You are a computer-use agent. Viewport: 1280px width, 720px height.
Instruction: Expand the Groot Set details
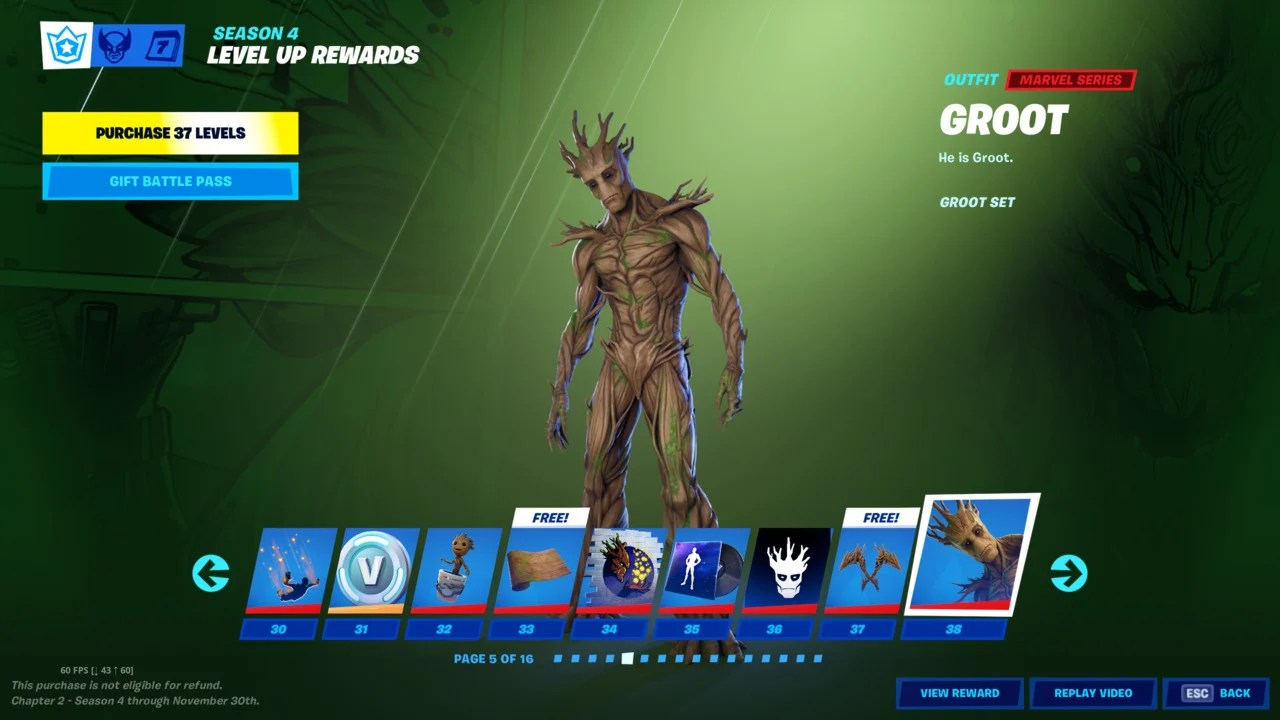[x=977, y=202]
